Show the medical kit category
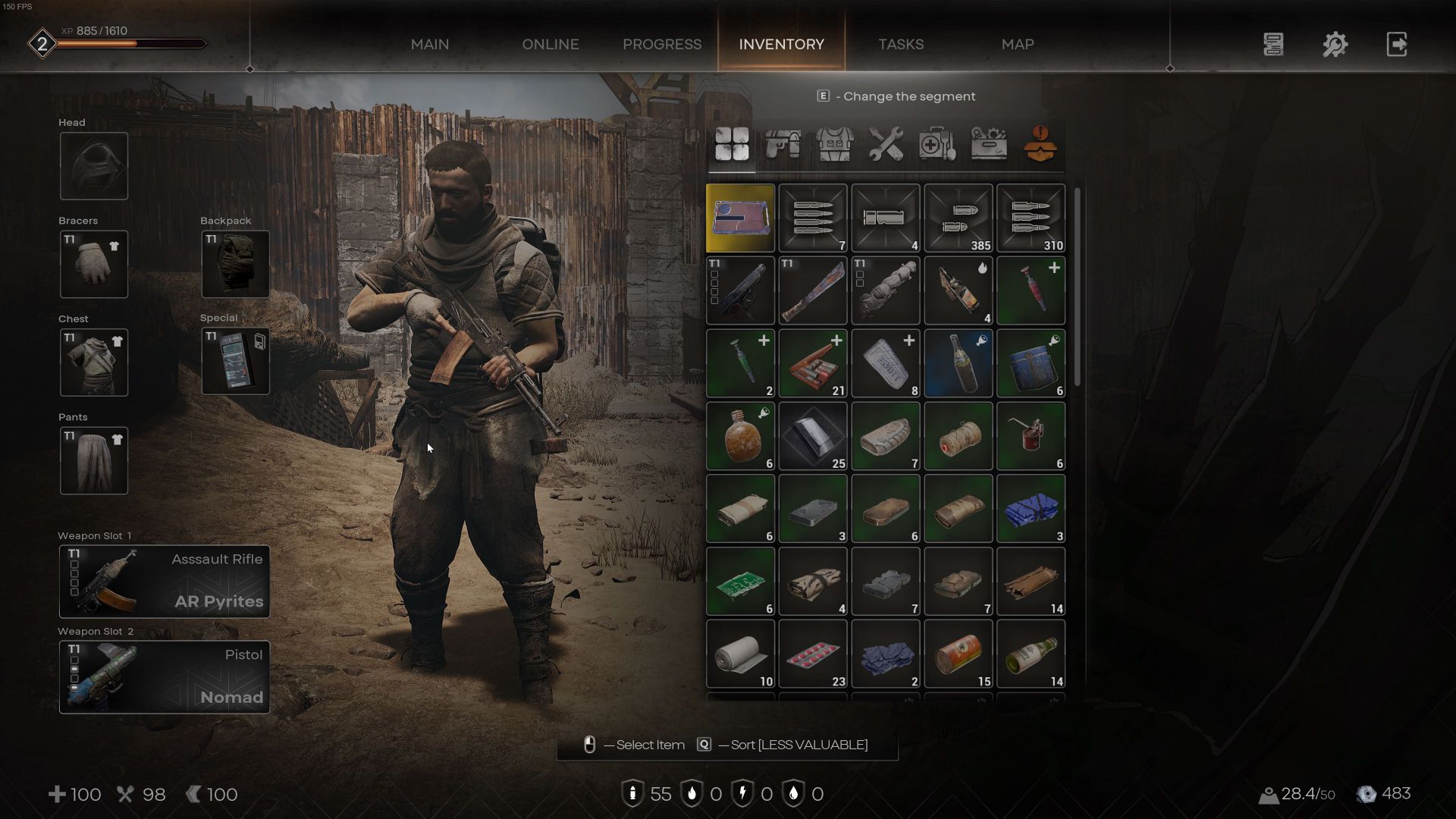1456x819 pixels. 937,143
